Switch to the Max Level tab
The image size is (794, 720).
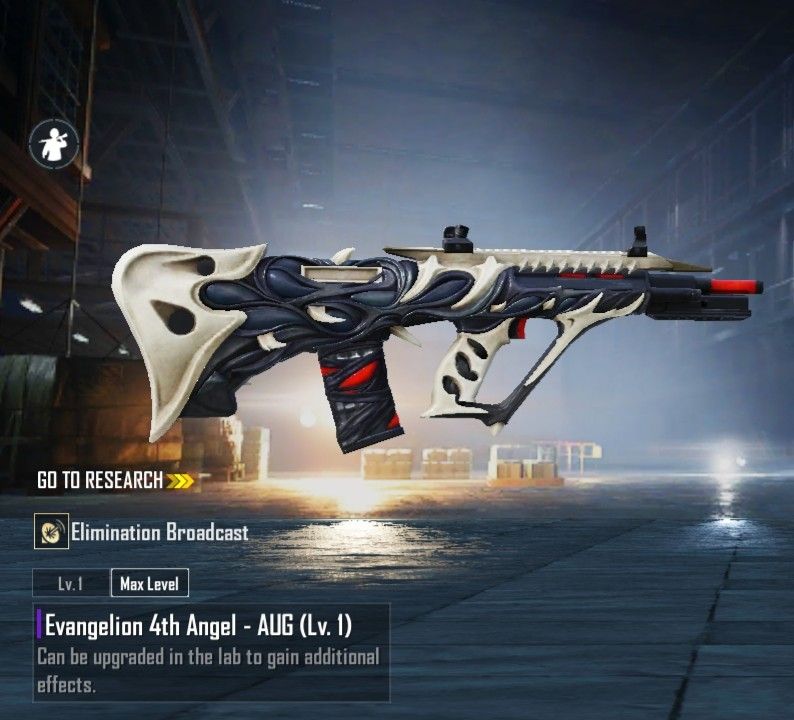149,583
